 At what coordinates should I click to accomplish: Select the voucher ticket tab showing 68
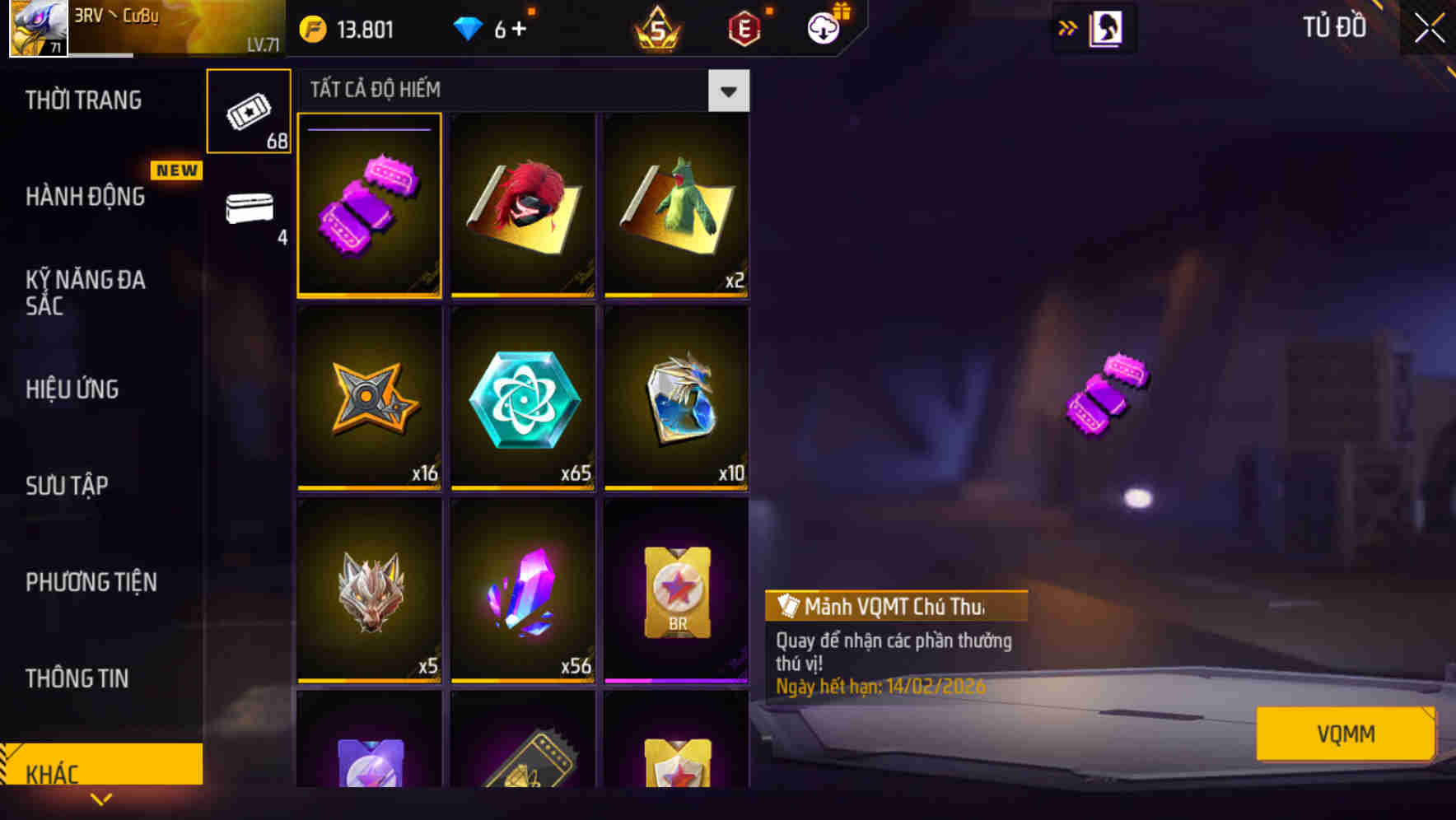tap(250, 111)
